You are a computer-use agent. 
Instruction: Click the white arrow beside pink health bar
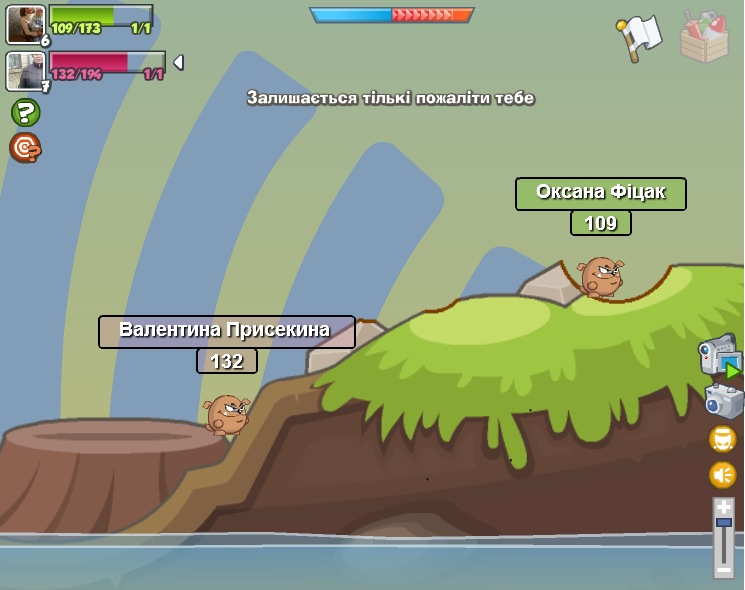pos(178,63)
